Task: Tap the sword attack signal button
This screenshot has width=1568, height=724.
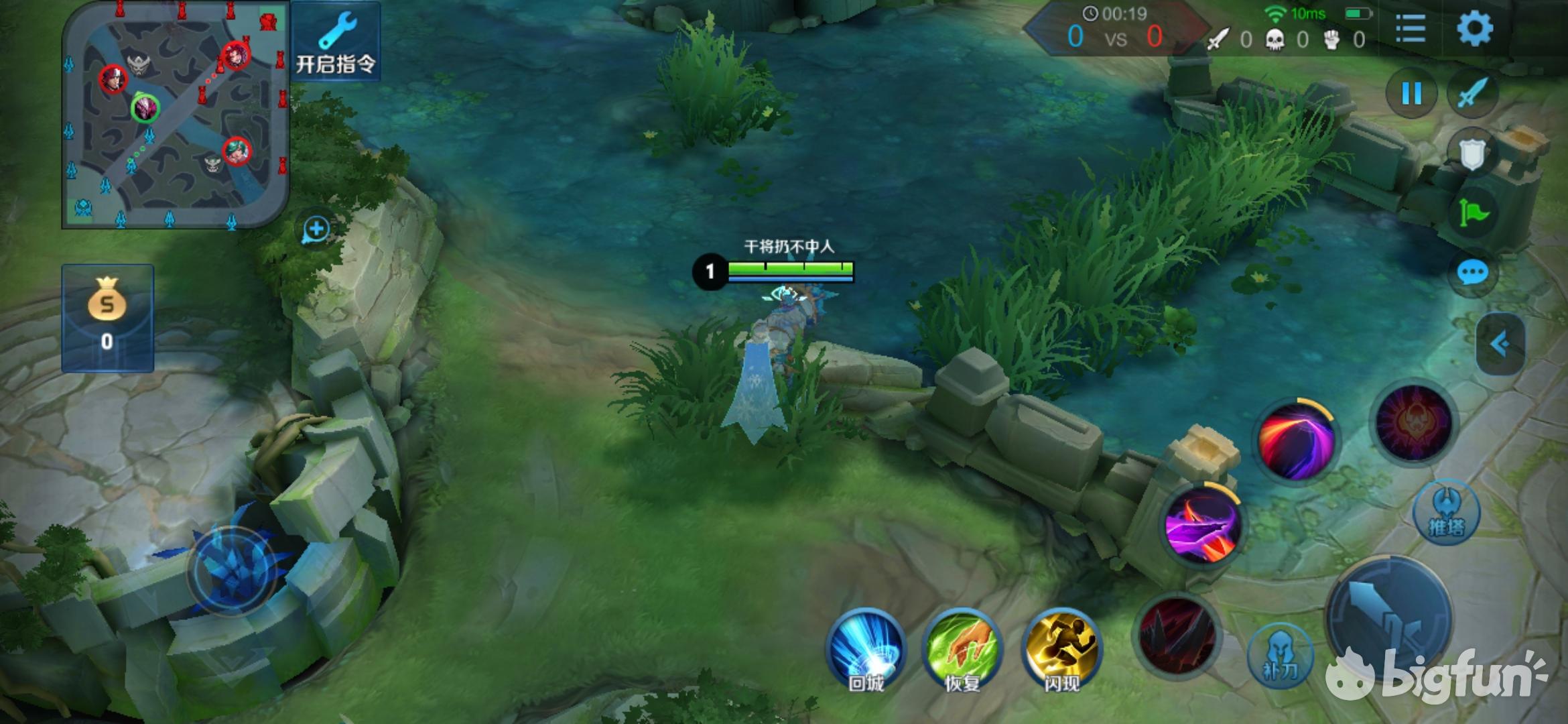Action: [1472, 93]
